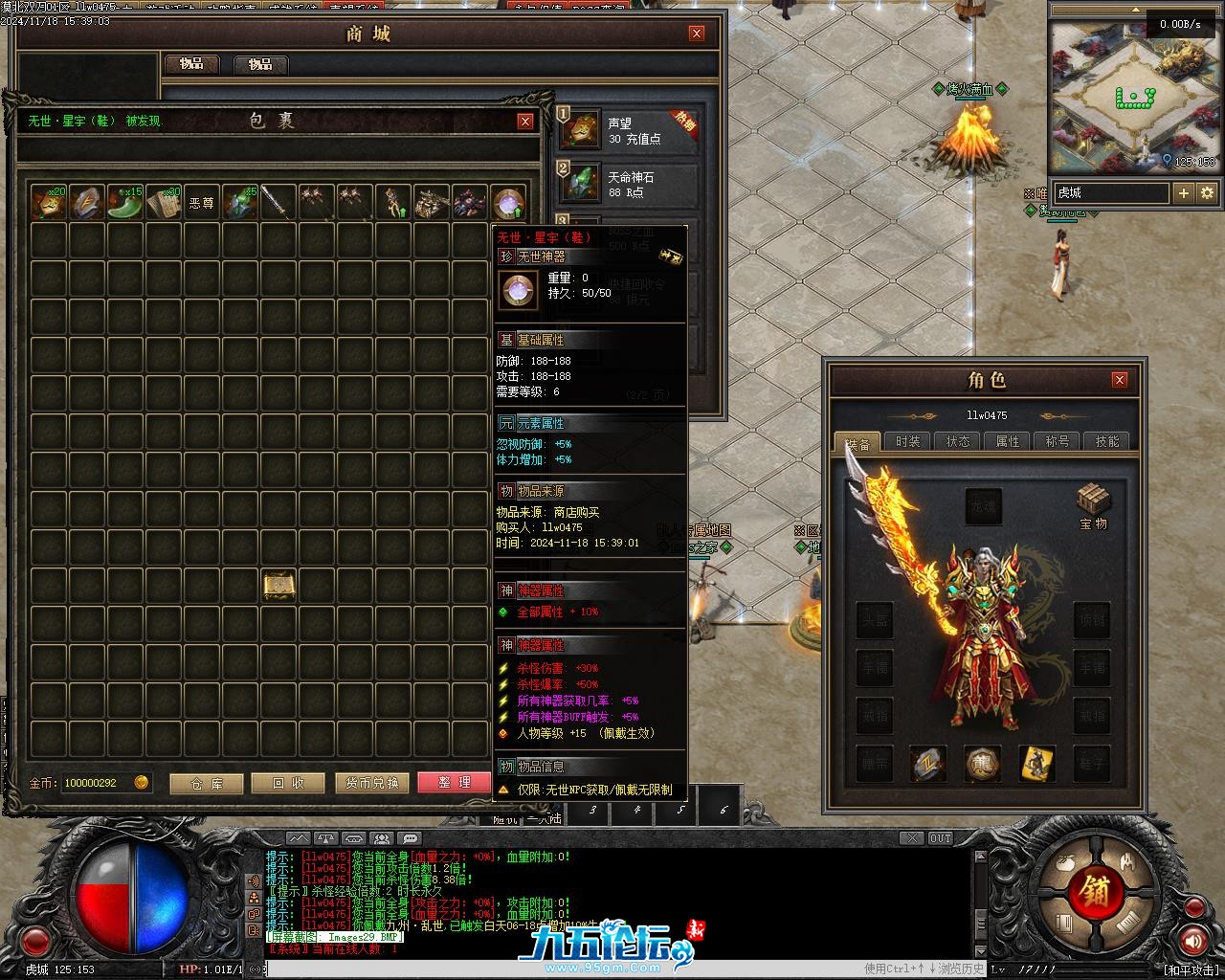Switch to the 时装 costume tab
1225x980 pixels.
907,442
